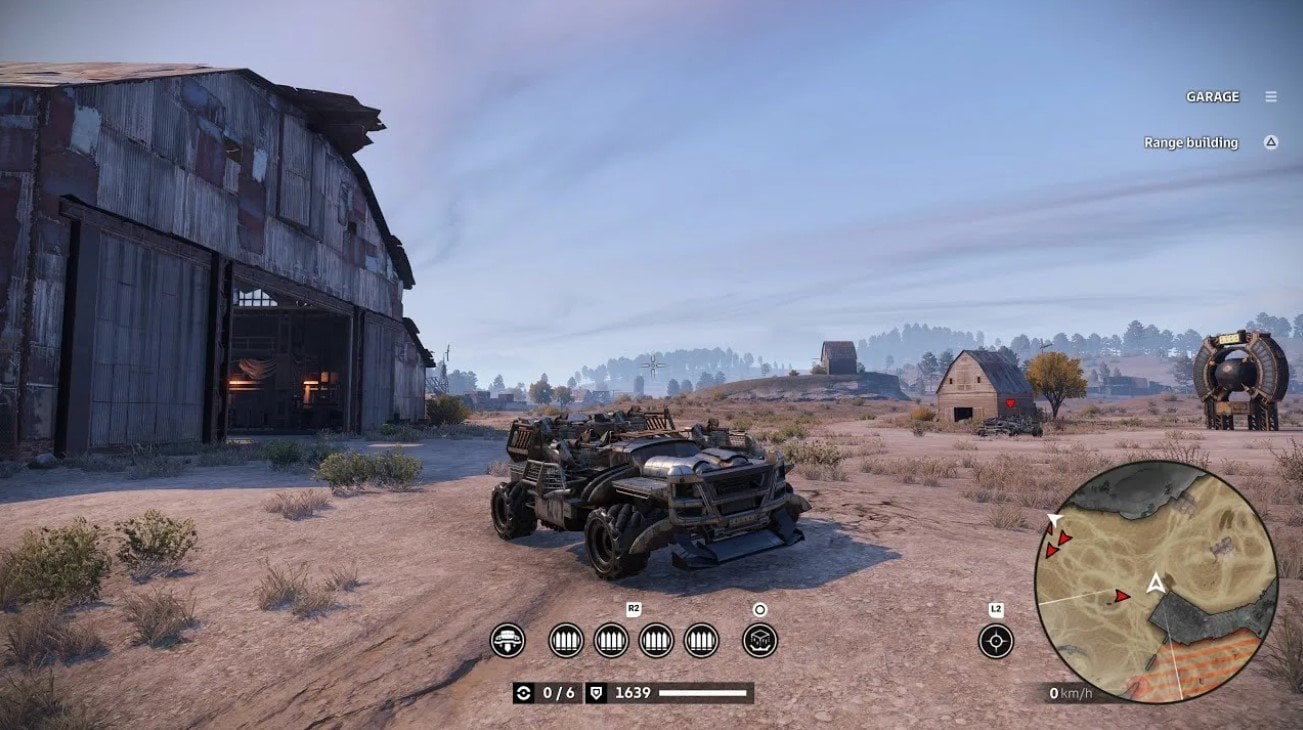Select the second ammo weapon slot
The height and width of the screenshot is (730, 1303).
[612, 640]
